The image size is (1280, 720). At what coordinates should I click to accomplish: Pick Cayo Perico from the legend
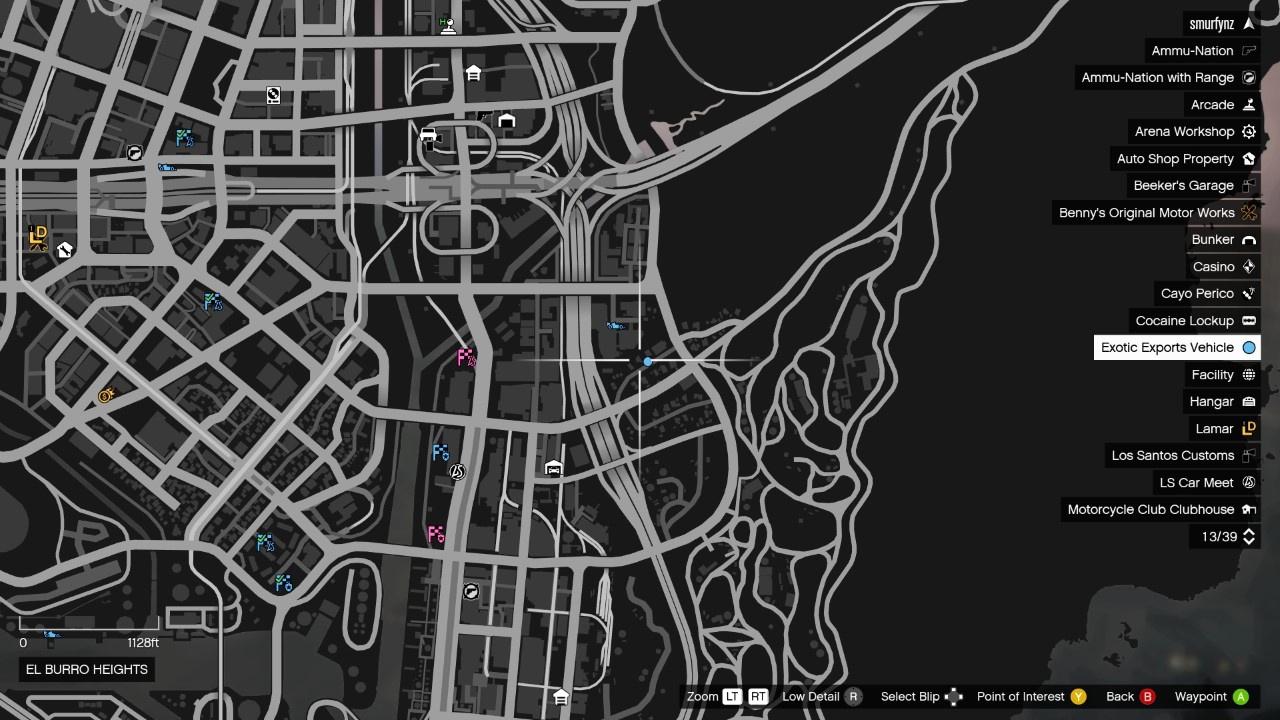1197,294
